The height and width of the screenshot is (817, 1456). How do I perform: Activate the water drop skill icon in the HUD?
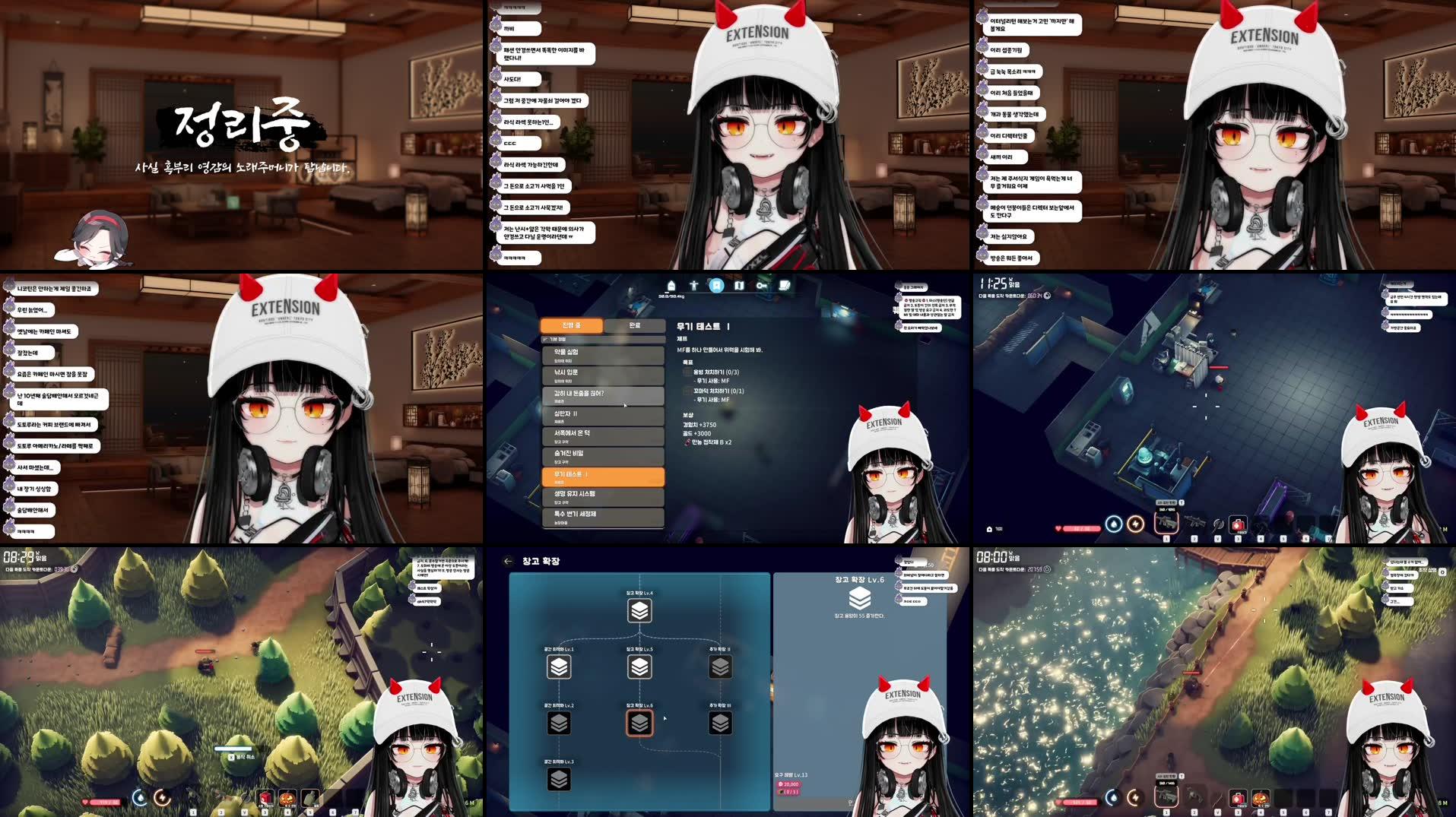tap(141, 798)
